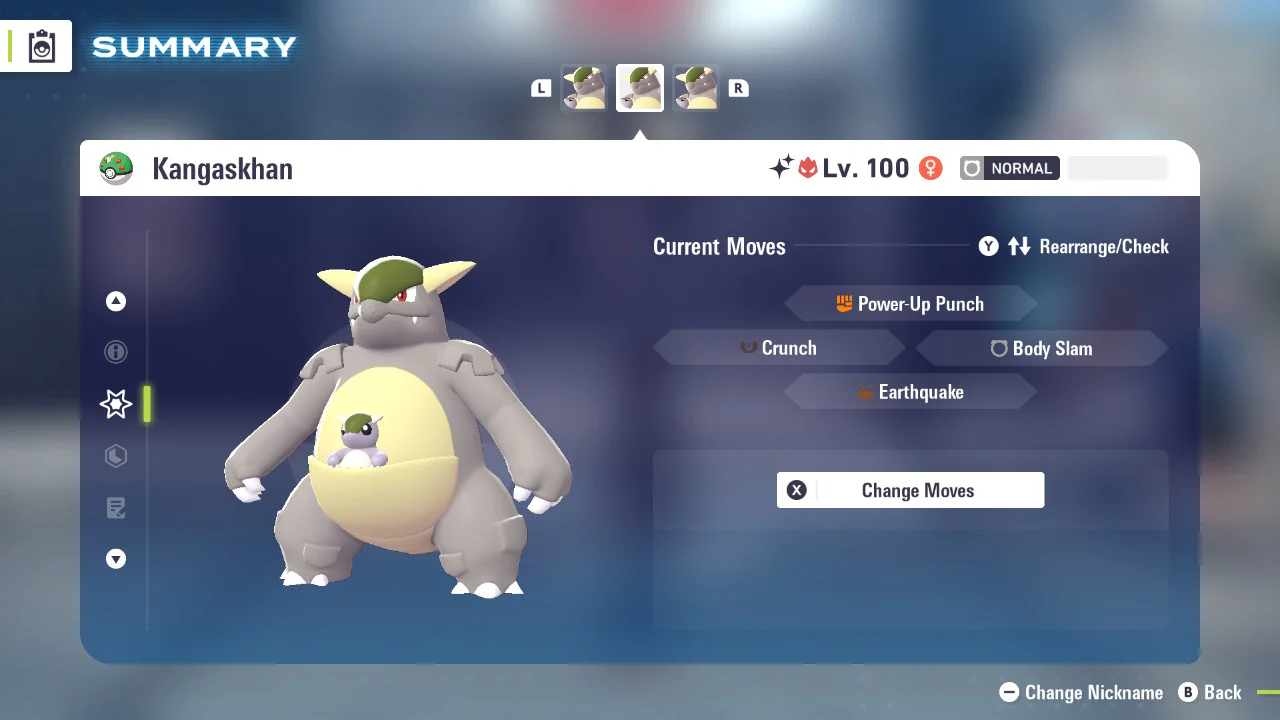Open the Change Moves option
This screenshot has width=1280, height=720.
(910, 490)
